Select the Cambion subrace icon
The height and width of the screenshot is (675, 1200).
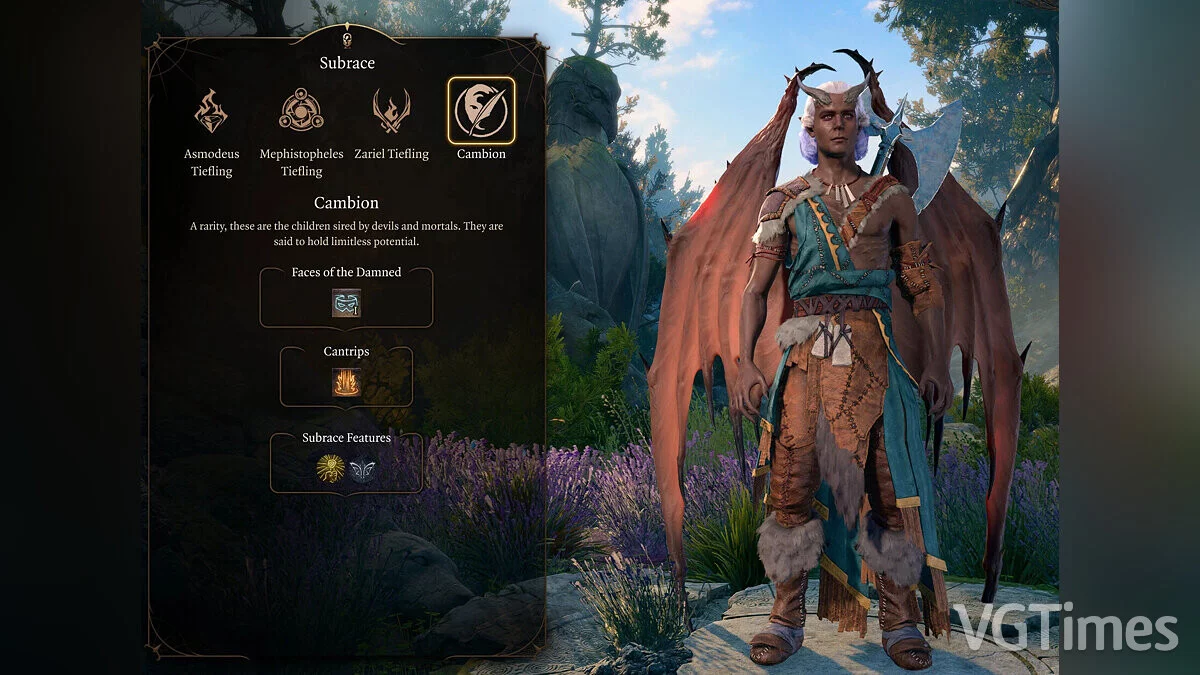click(481, 111)
